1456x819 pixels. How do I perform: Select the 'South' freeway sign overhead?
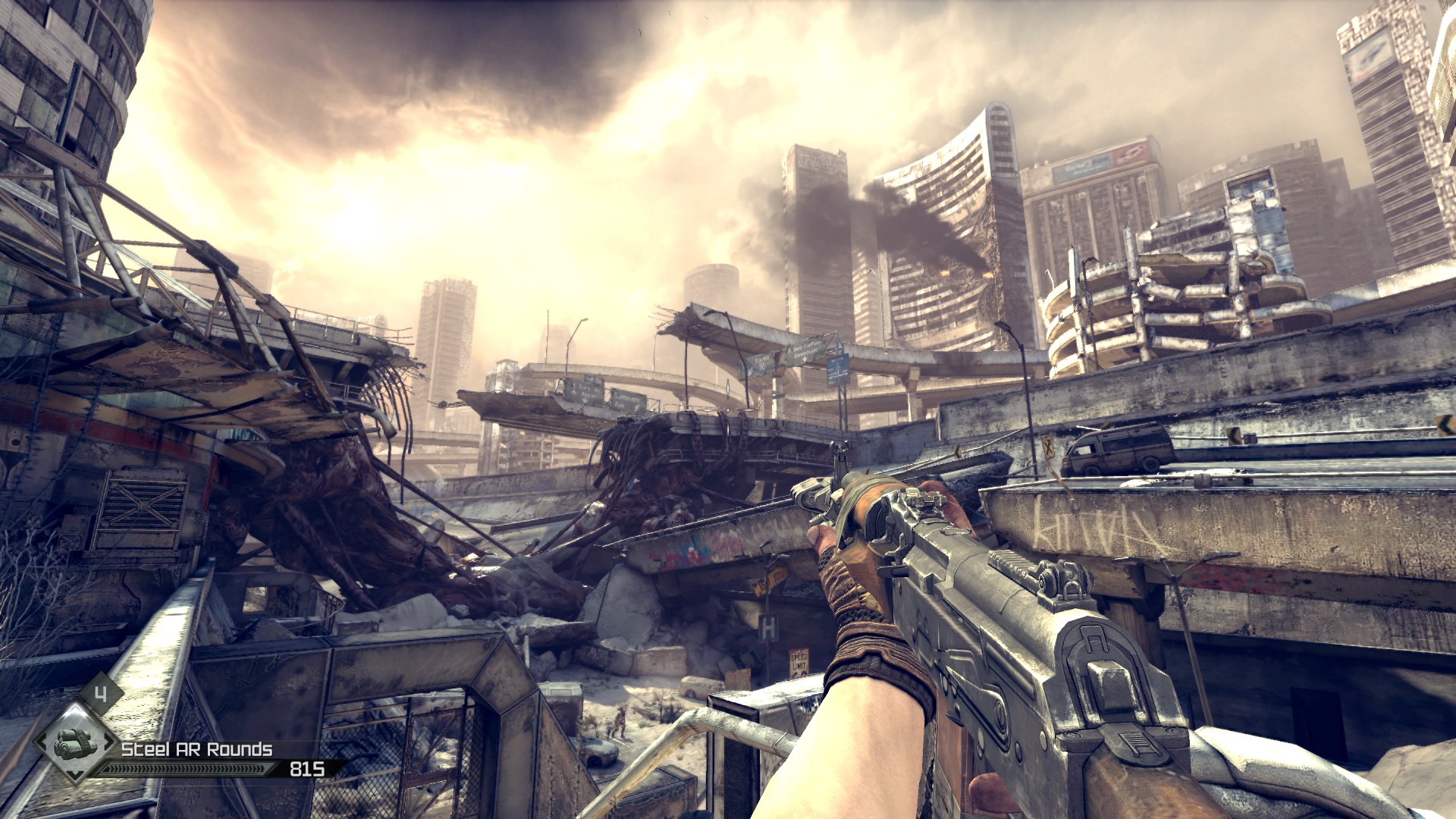point(760,359)
